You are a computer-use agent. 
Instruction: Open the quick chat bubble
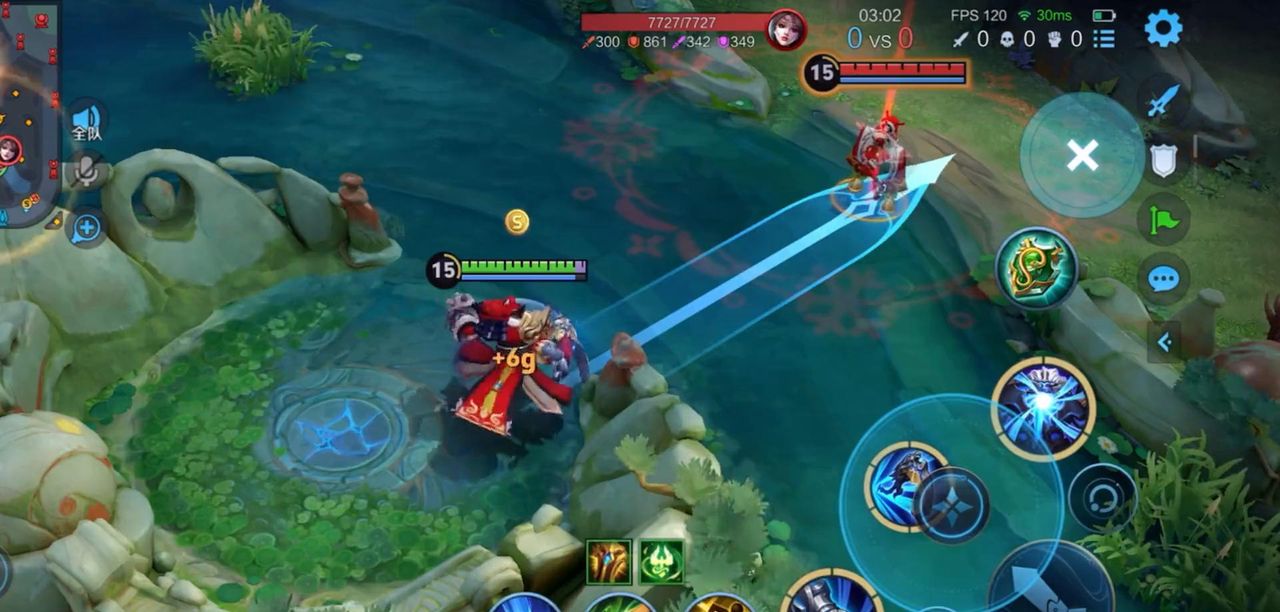pos(1164,279)
